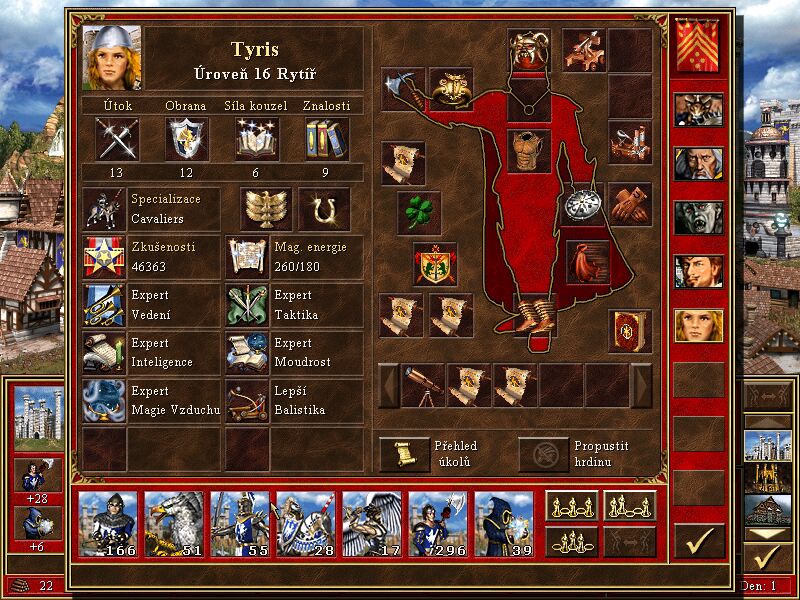Select the griffin troop stack of 51

click(x=174, y=522)
